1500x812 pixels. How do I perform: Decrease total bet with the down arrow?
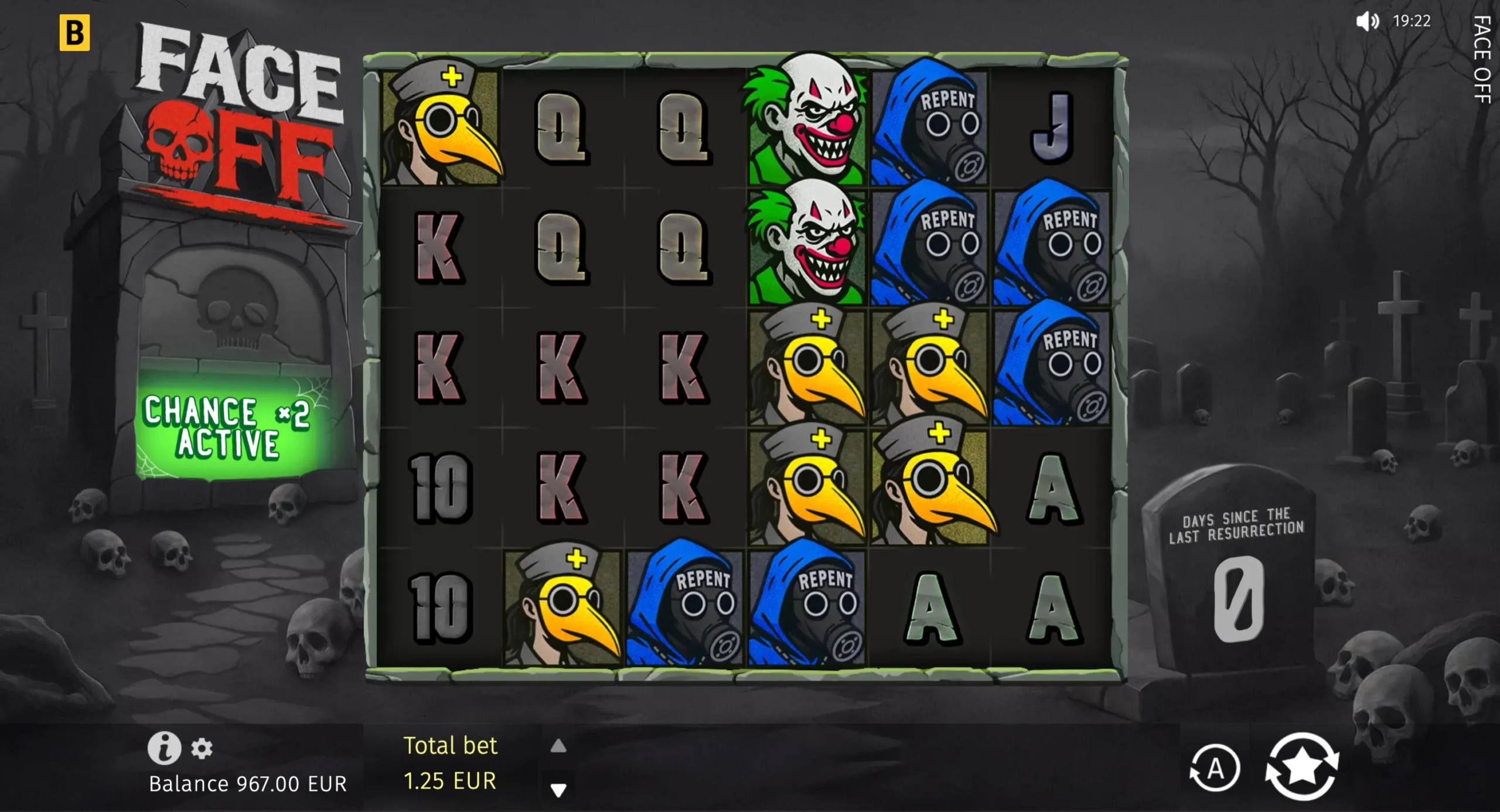click(x=558, y=790)
